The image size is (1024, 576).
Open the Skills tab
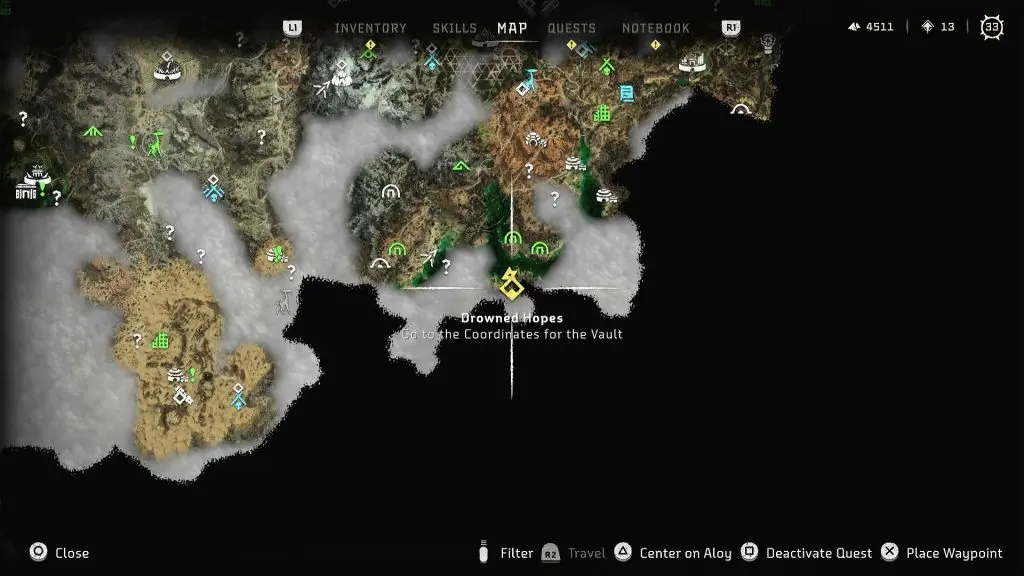[454, 28]
